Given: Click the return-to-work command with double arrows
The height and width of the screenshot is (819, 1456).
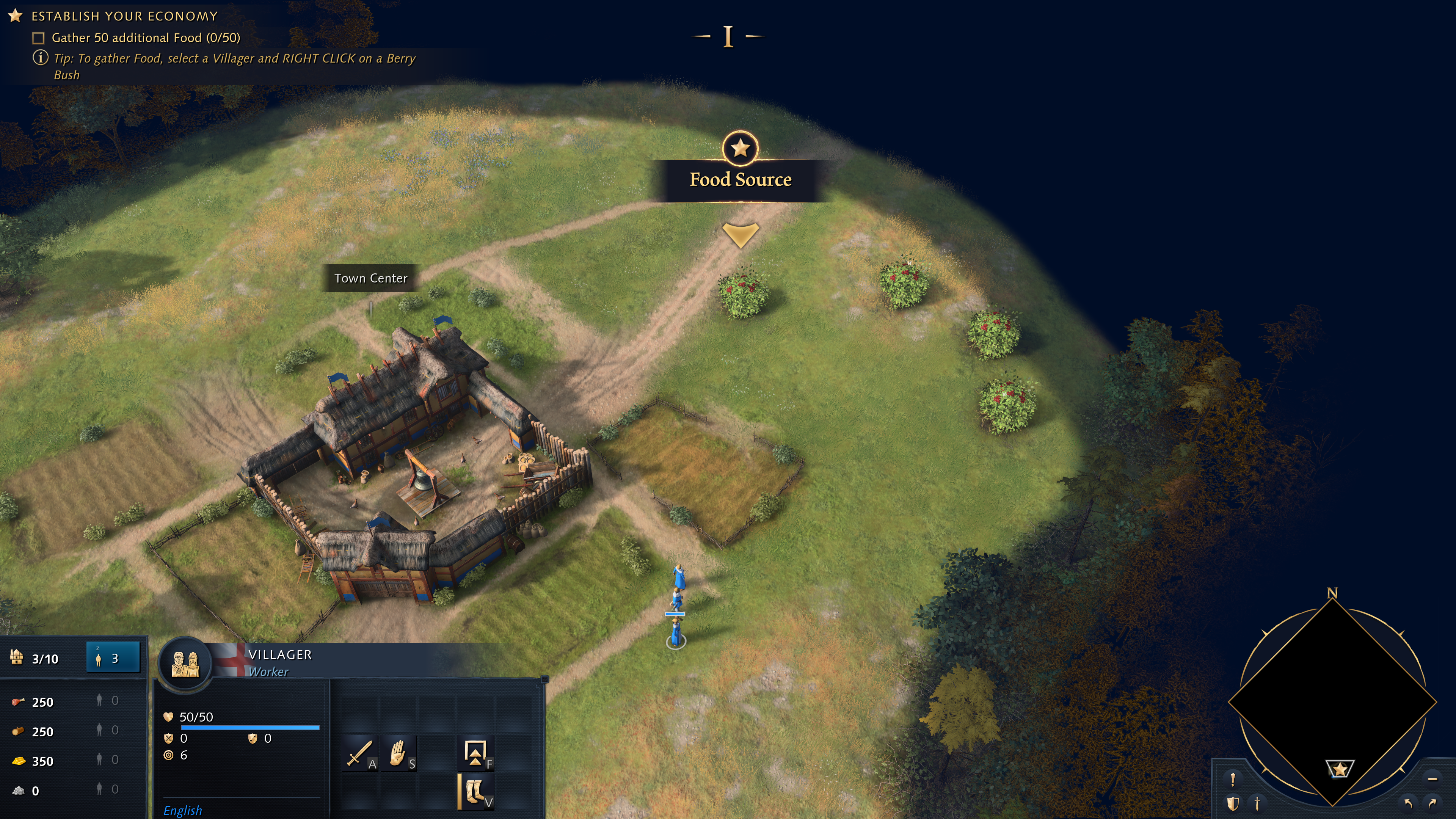Looking at the screenshot, I should click(475, 753).
